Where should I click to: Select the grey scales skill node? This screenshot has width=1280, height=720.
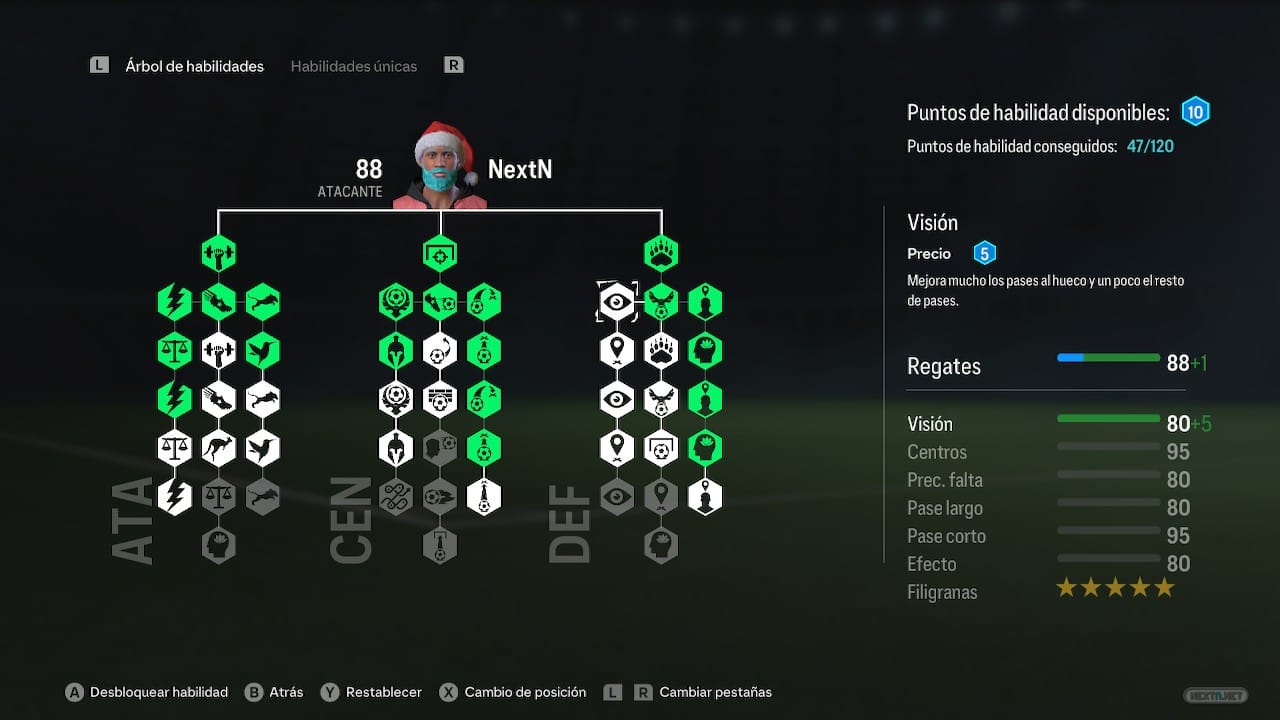tap(218, 496)
